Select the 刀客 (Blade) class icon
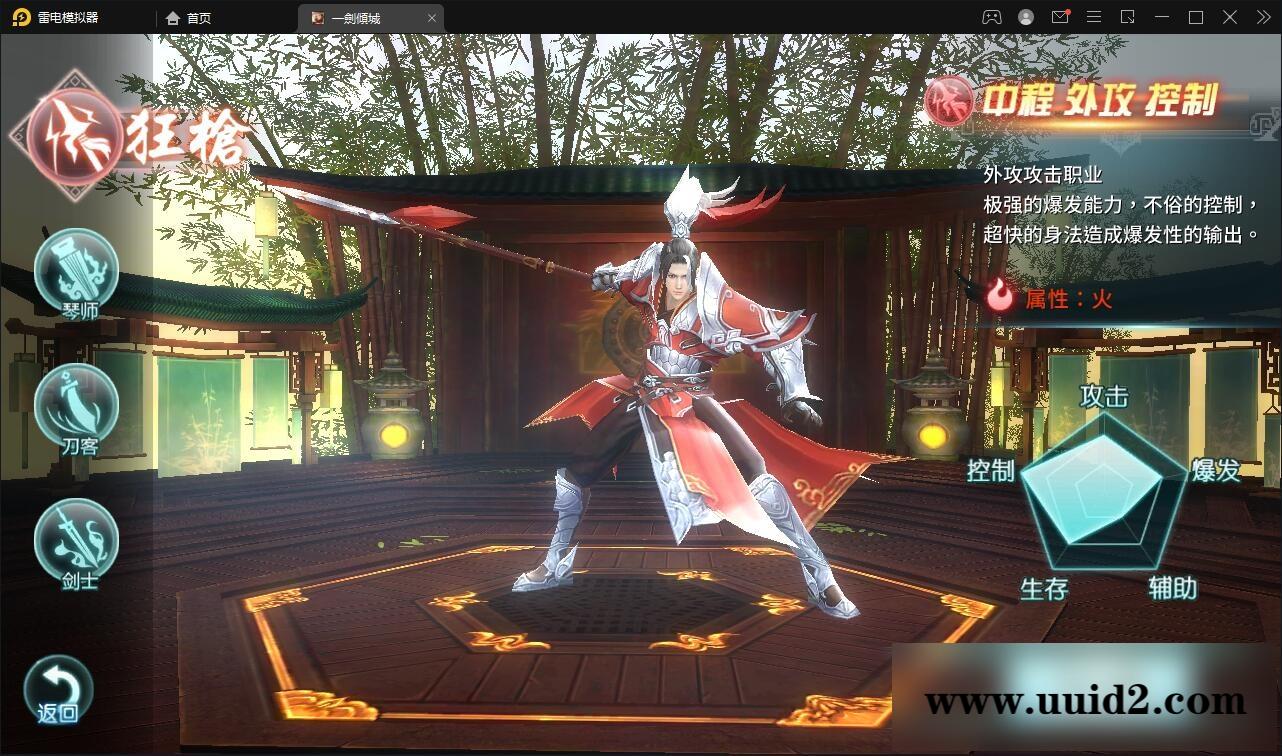Viewport: 1282px width, 756px height. point(76,408)
